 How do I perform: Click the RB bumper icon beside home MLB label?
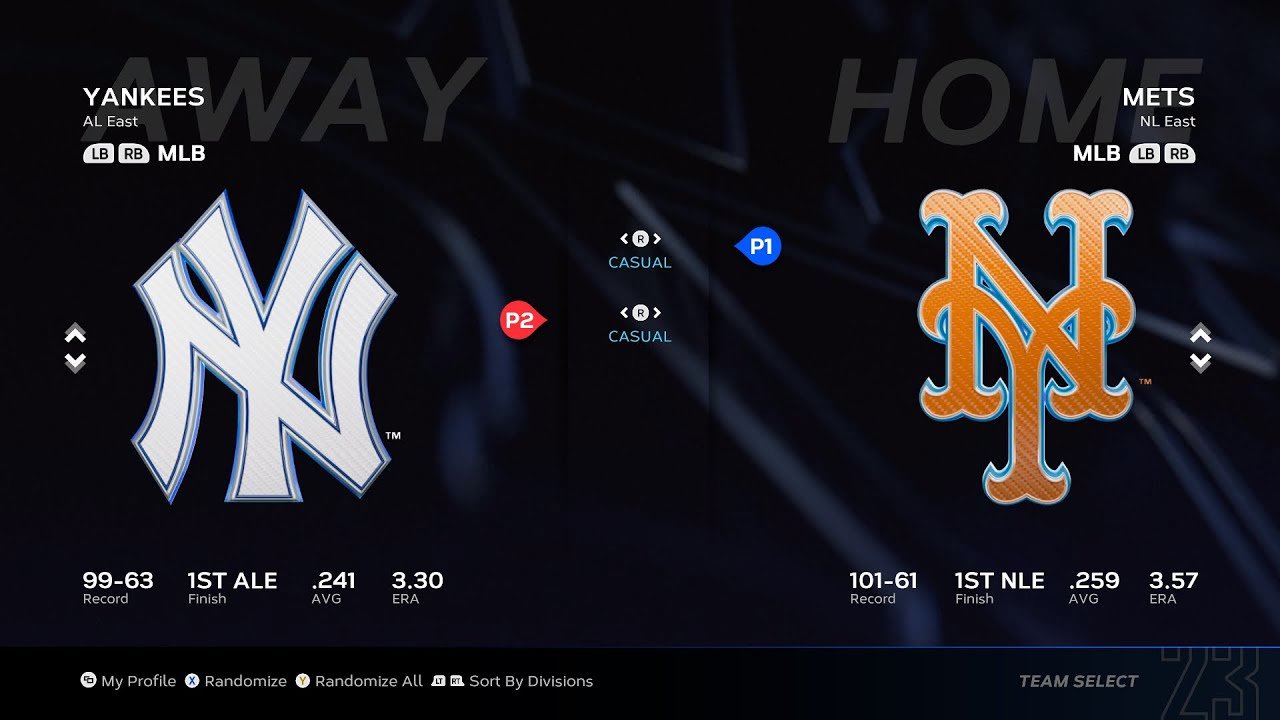1179,154
